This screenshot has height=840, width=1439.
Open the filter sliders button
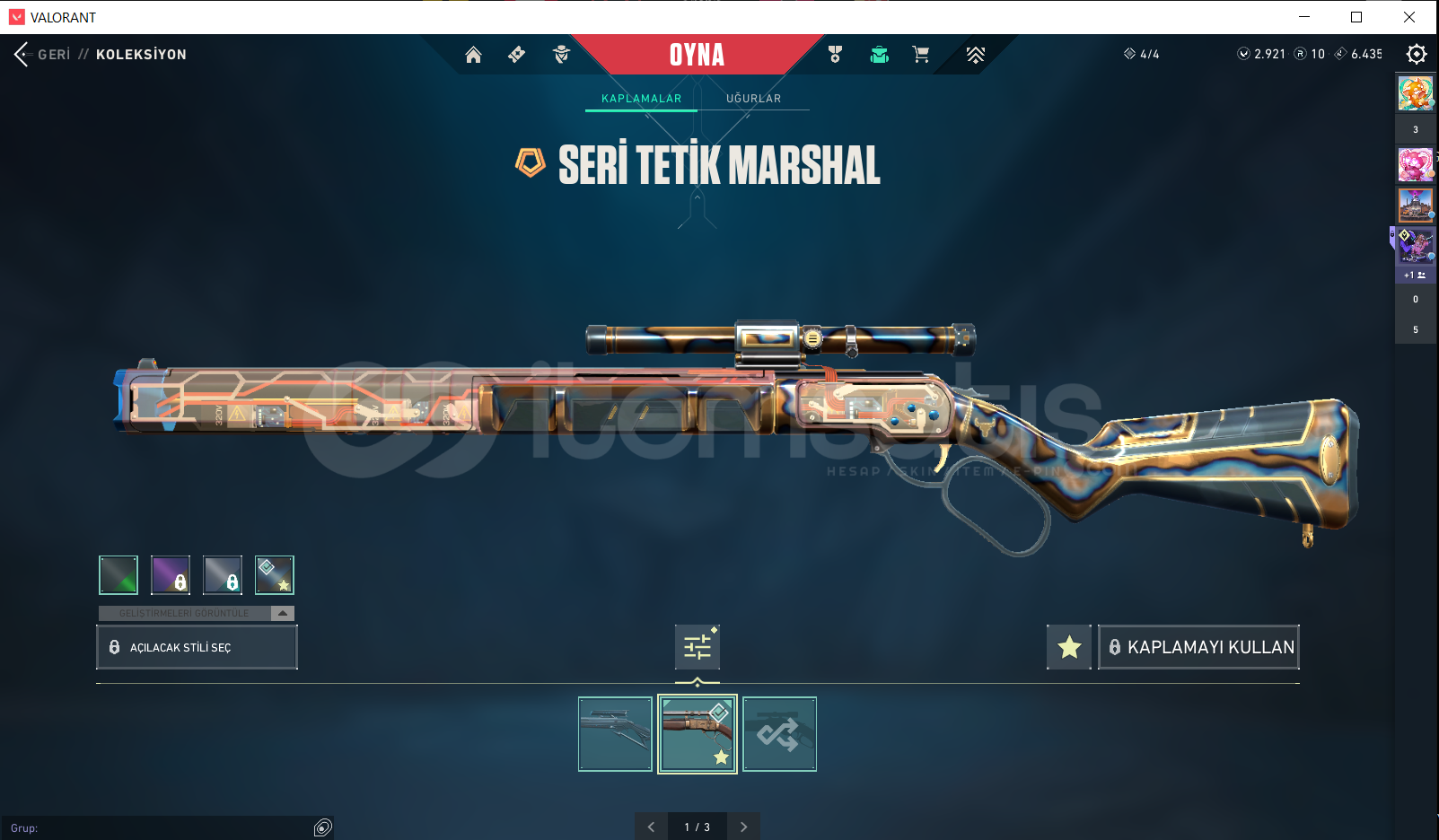[698, 647]
